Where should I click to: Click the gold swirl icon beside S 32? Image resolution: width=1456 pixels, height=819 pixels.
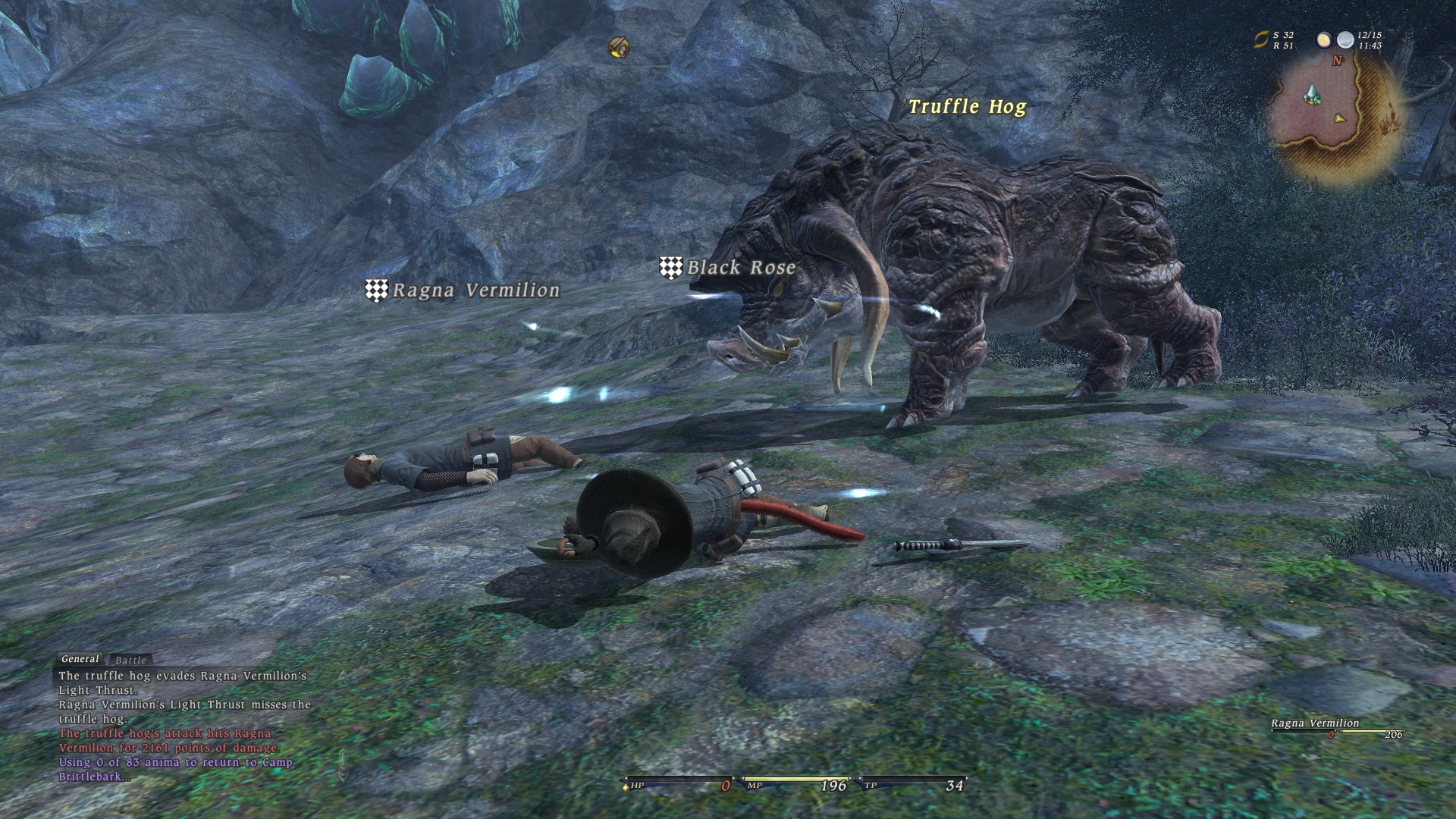point(1260,40)
